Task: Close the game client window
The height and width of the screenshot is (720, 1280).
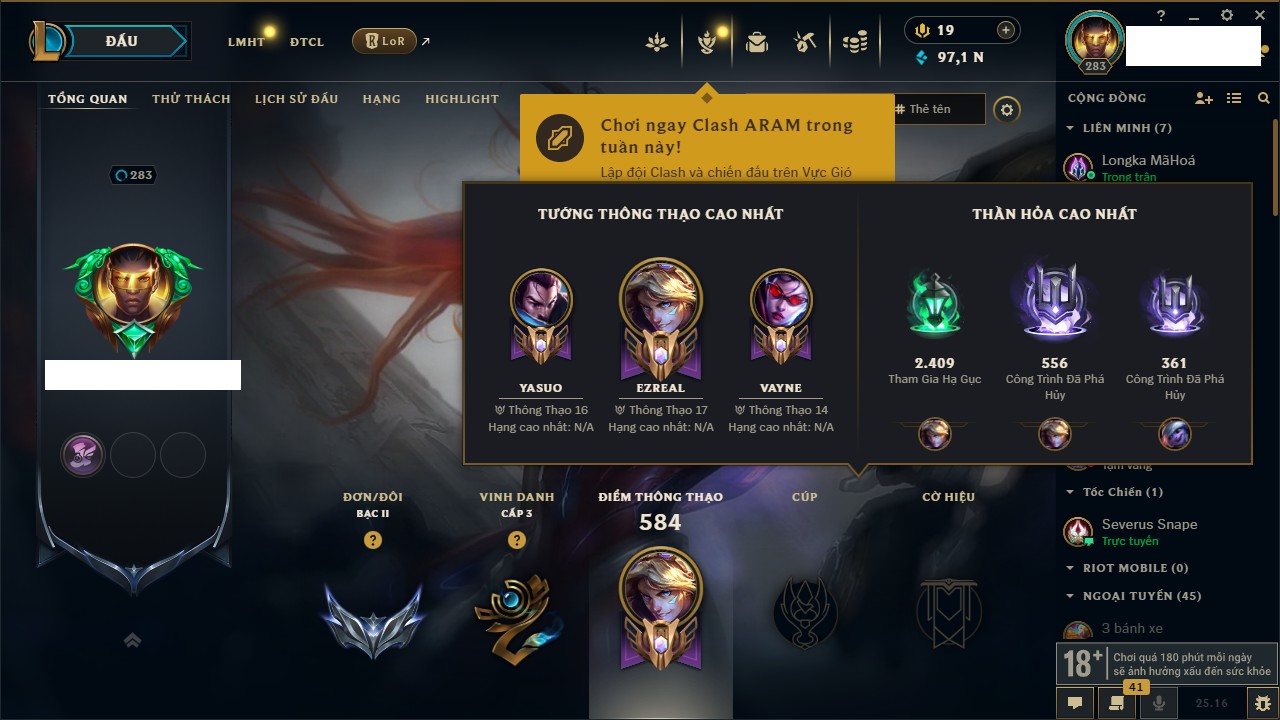Action: tap(1258, 15)
